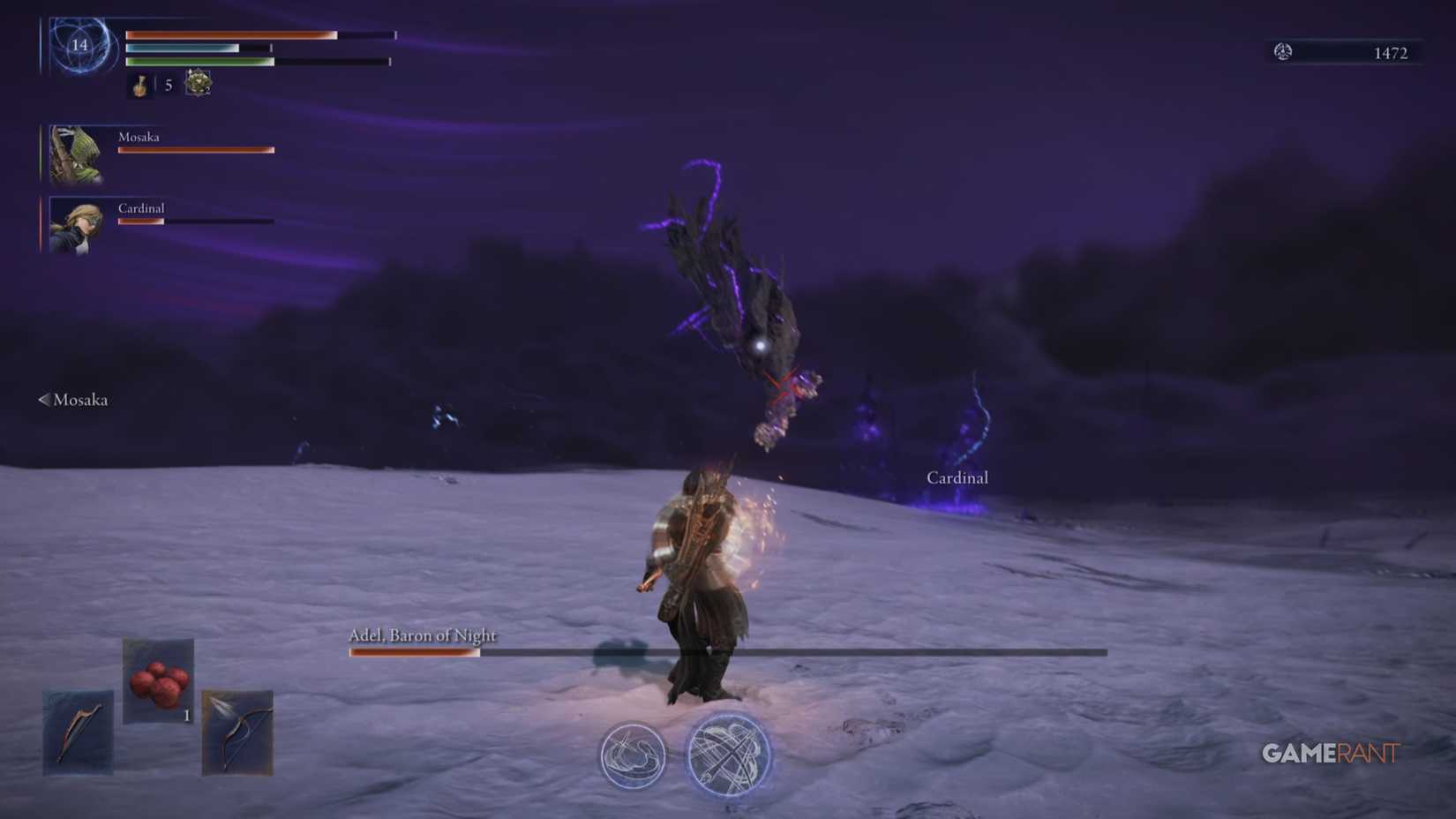
Task: Click the starlight pouch item icon next to flasks
Action: [x=196, y=83]
